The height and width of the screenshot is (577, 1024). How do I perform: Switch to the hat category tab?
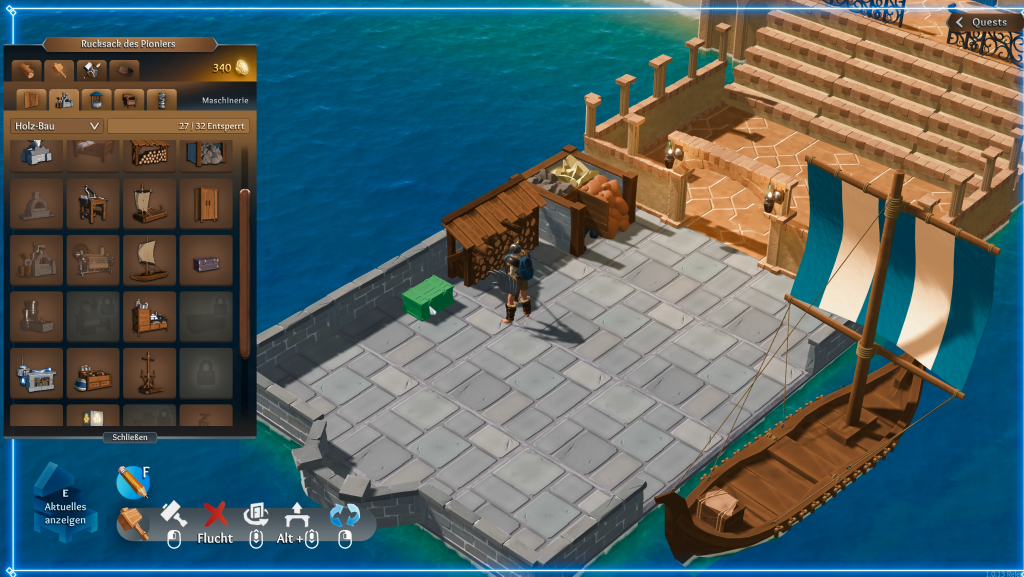(124, 70)
